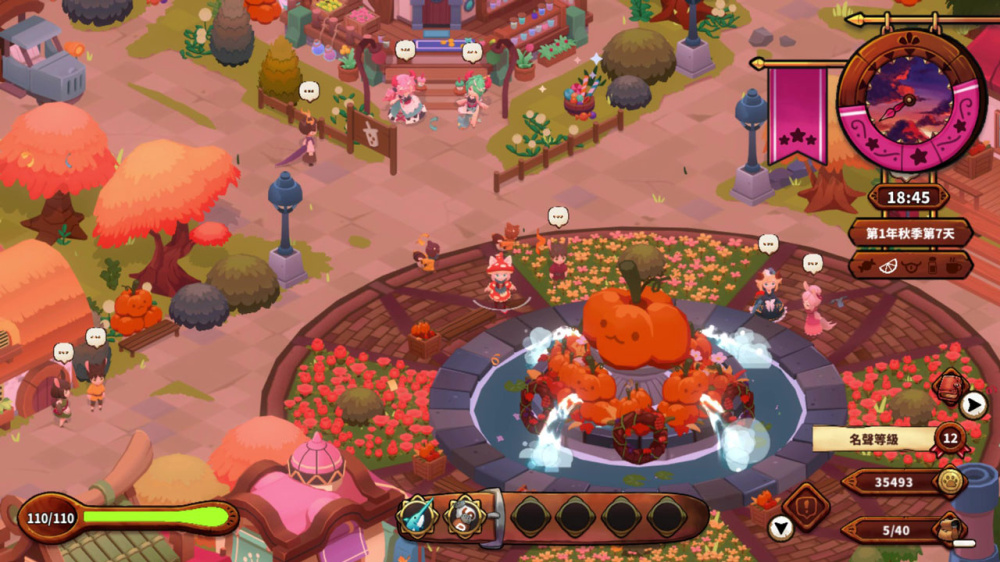Image resolution: width=1000 pixels, height=562 pixels.
Task: Click the 第1年秋季第7天 date plaque
Action: (908, 233)
